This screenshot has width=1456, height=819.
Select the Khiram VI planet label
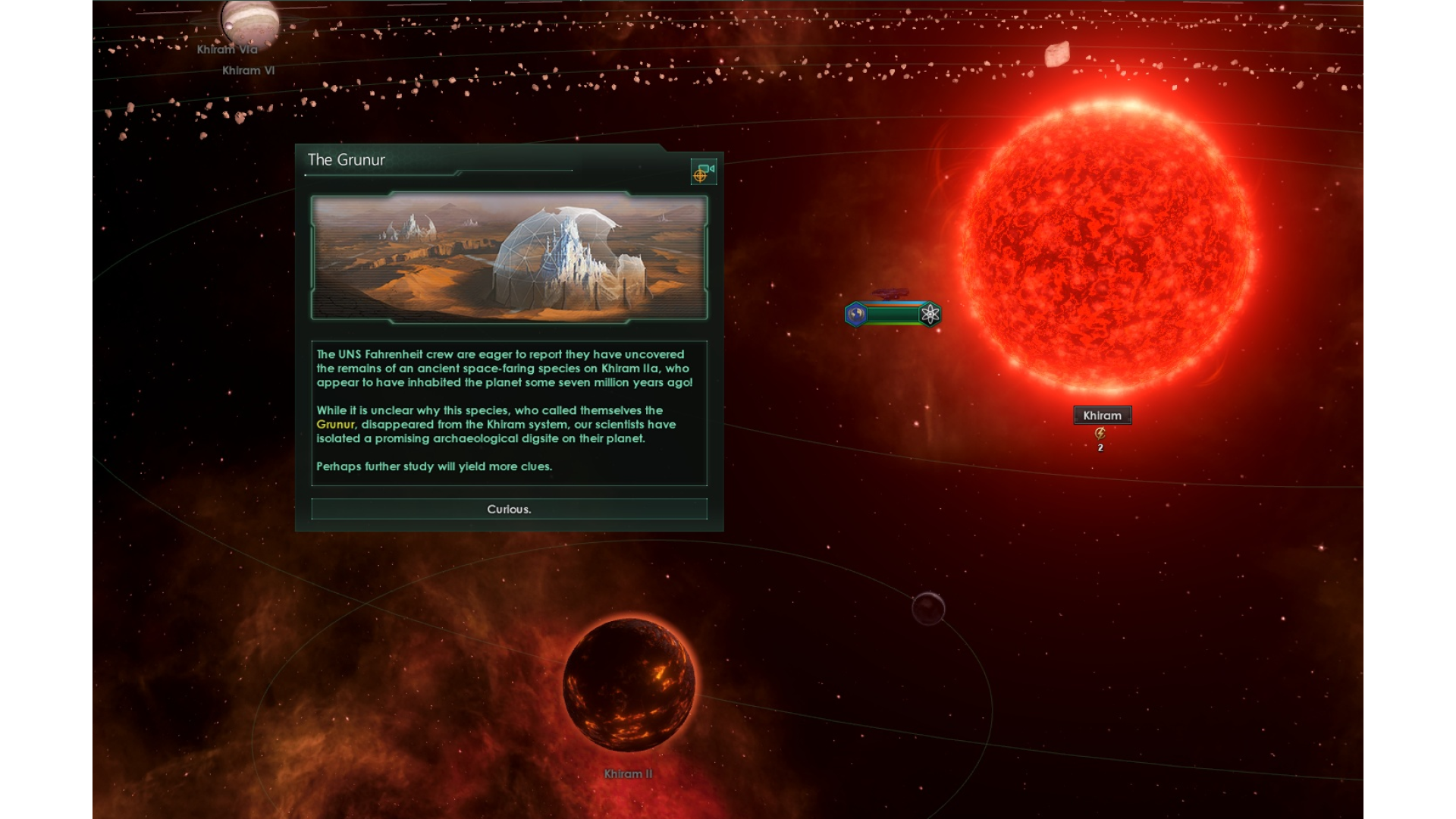248,71
